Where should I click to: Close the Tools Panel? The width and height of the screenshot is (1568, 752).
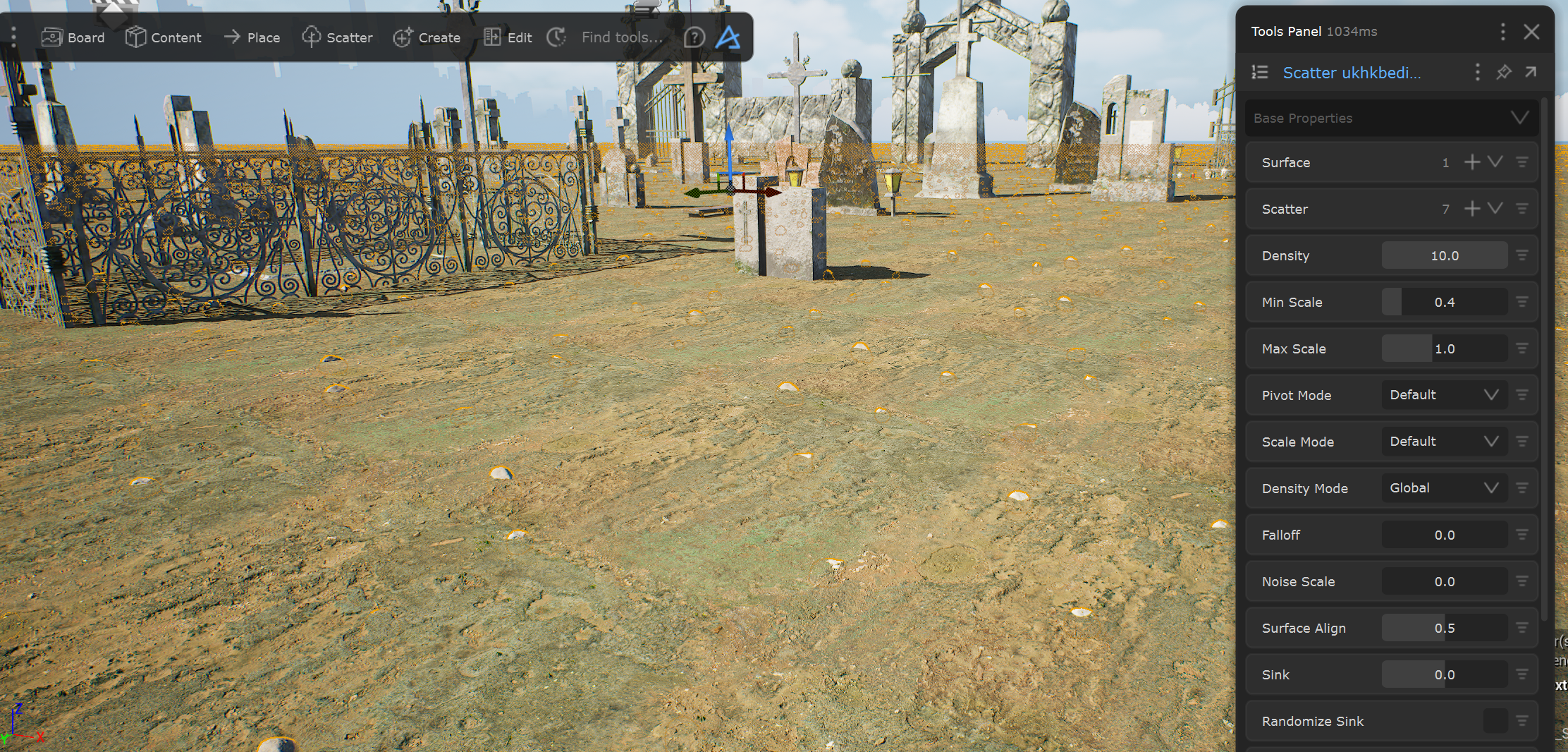click(x=1531, y=32)
